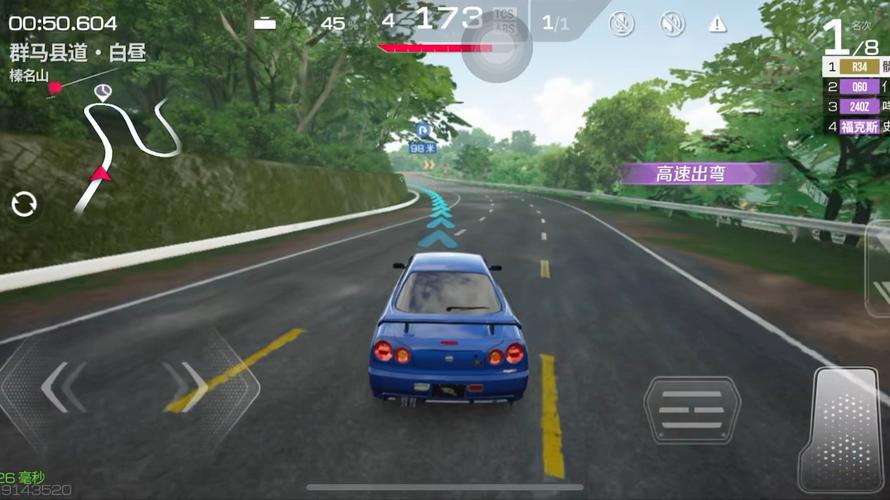
Task: Select the 240Z row in rankings
Action: point(856,107)
